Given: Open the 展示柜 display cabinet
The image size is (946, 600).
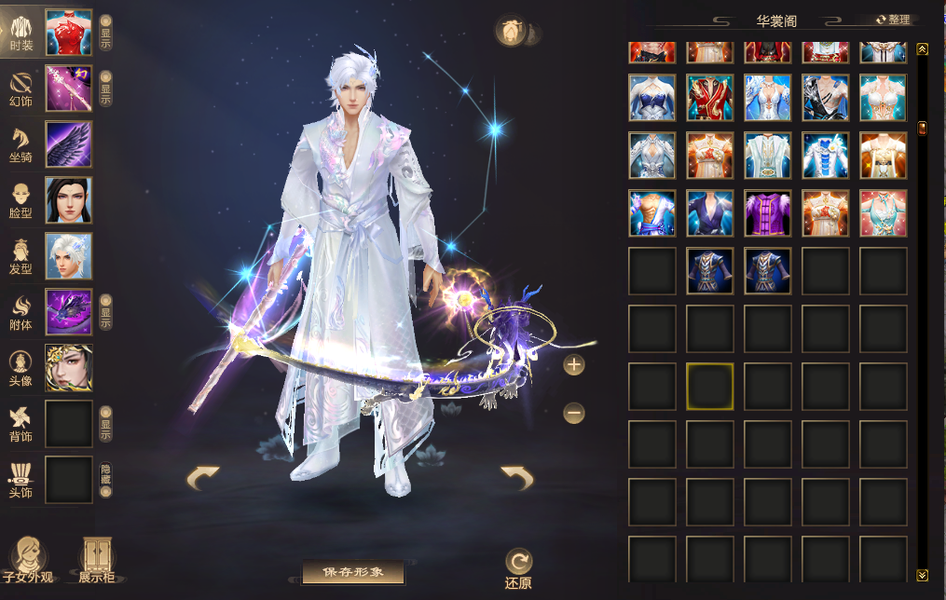Looking at the screenshot, I should (x=97, y=560).
